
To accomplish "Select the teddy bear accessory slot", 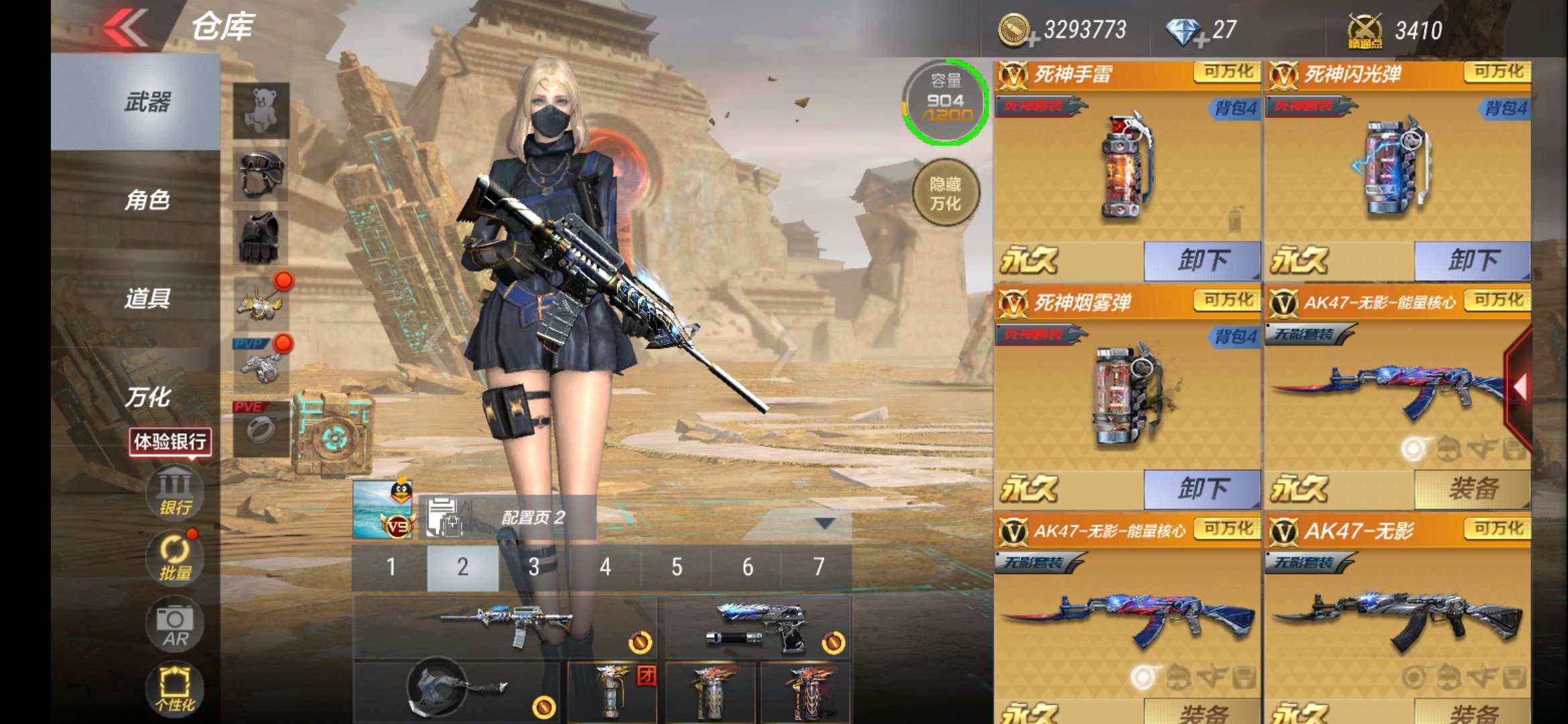I will (261, 110).
